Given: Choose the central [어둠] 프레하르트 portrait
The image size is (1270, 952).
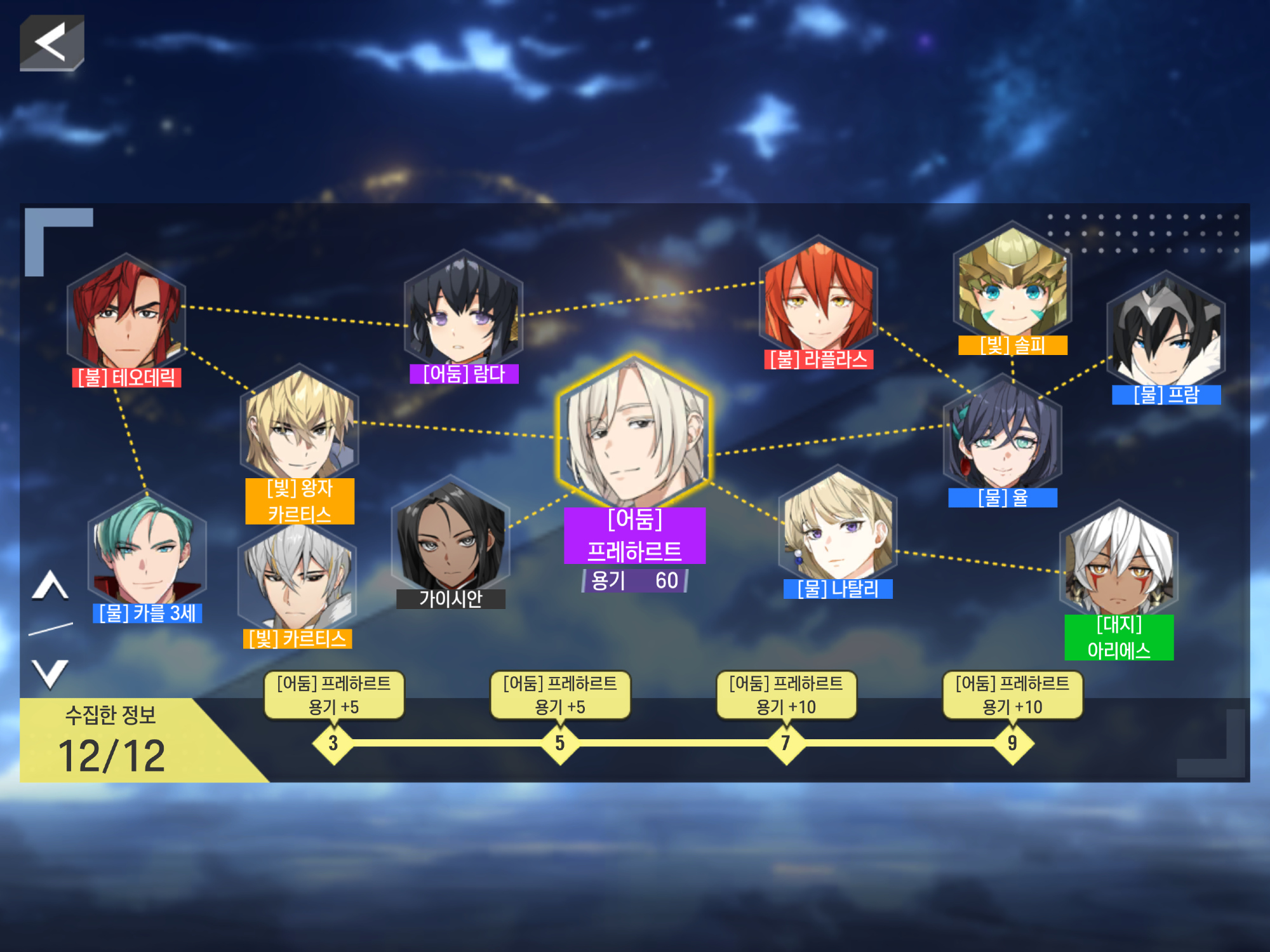Looking at the screenshot, I should pos(634,431).
